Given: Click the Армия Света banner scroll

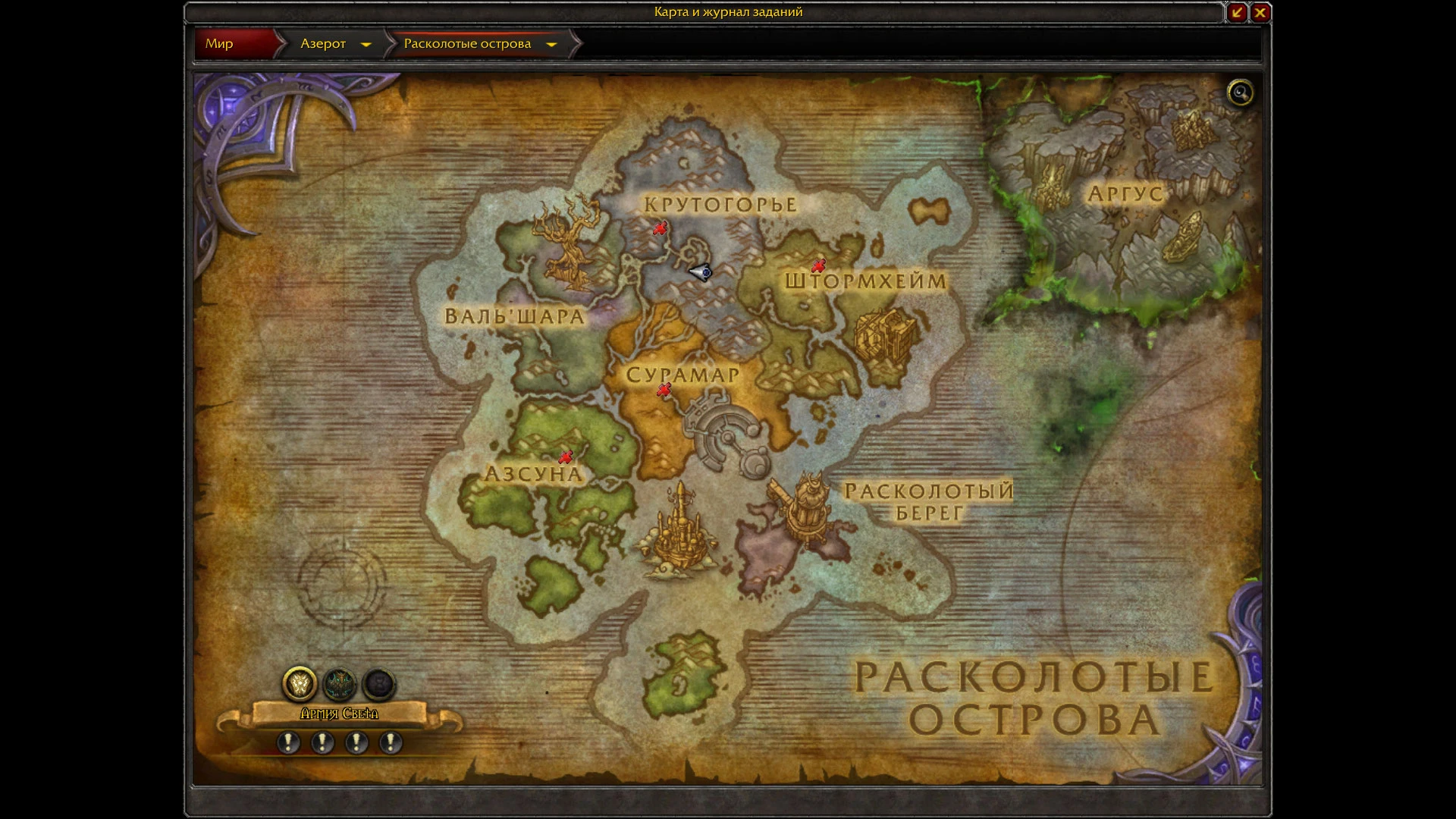Looking at the screenshot, I should [x=340, y=714].
